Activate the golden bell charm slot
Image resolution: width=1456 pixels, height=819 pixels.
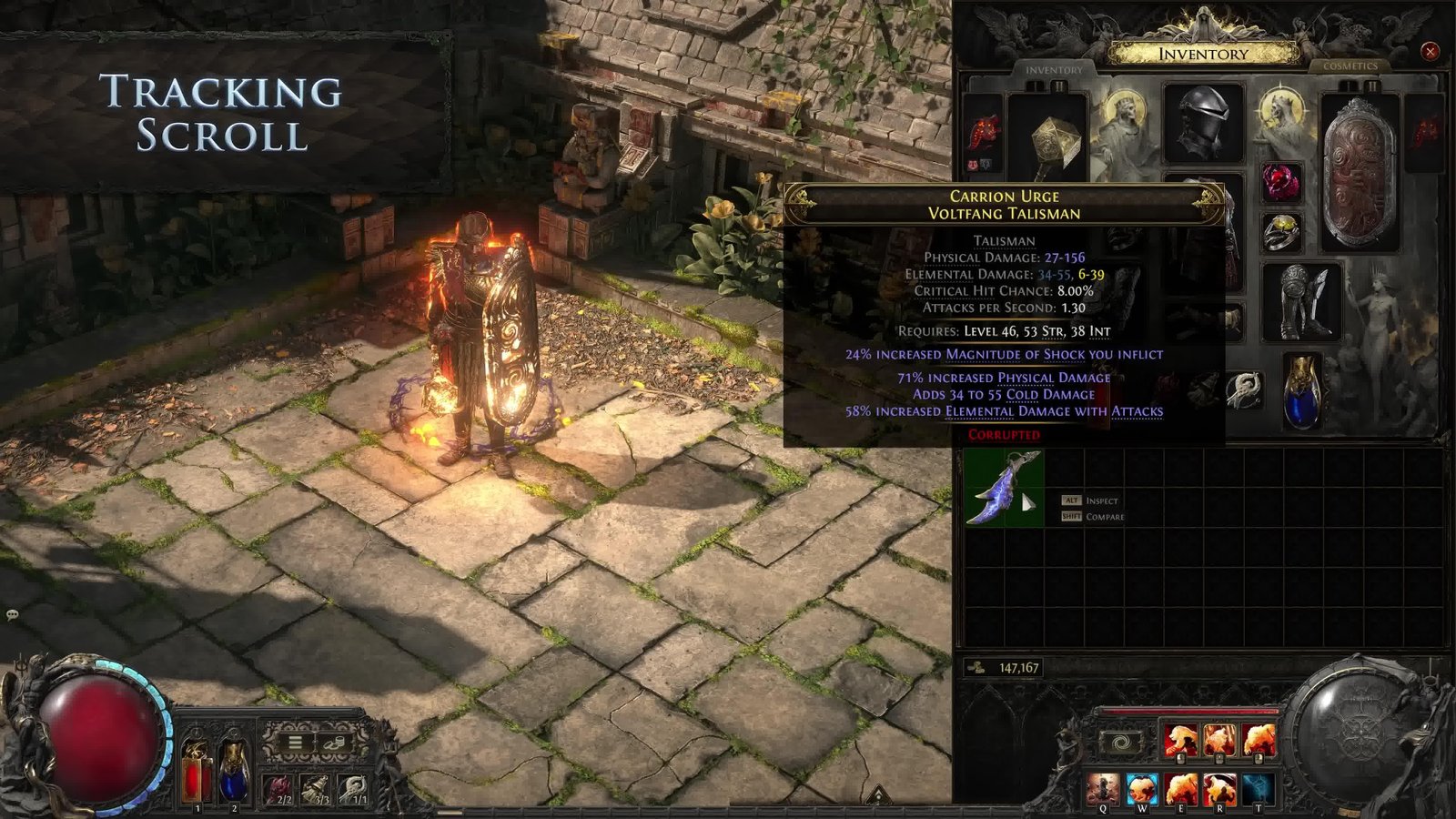tap(315, 788)
